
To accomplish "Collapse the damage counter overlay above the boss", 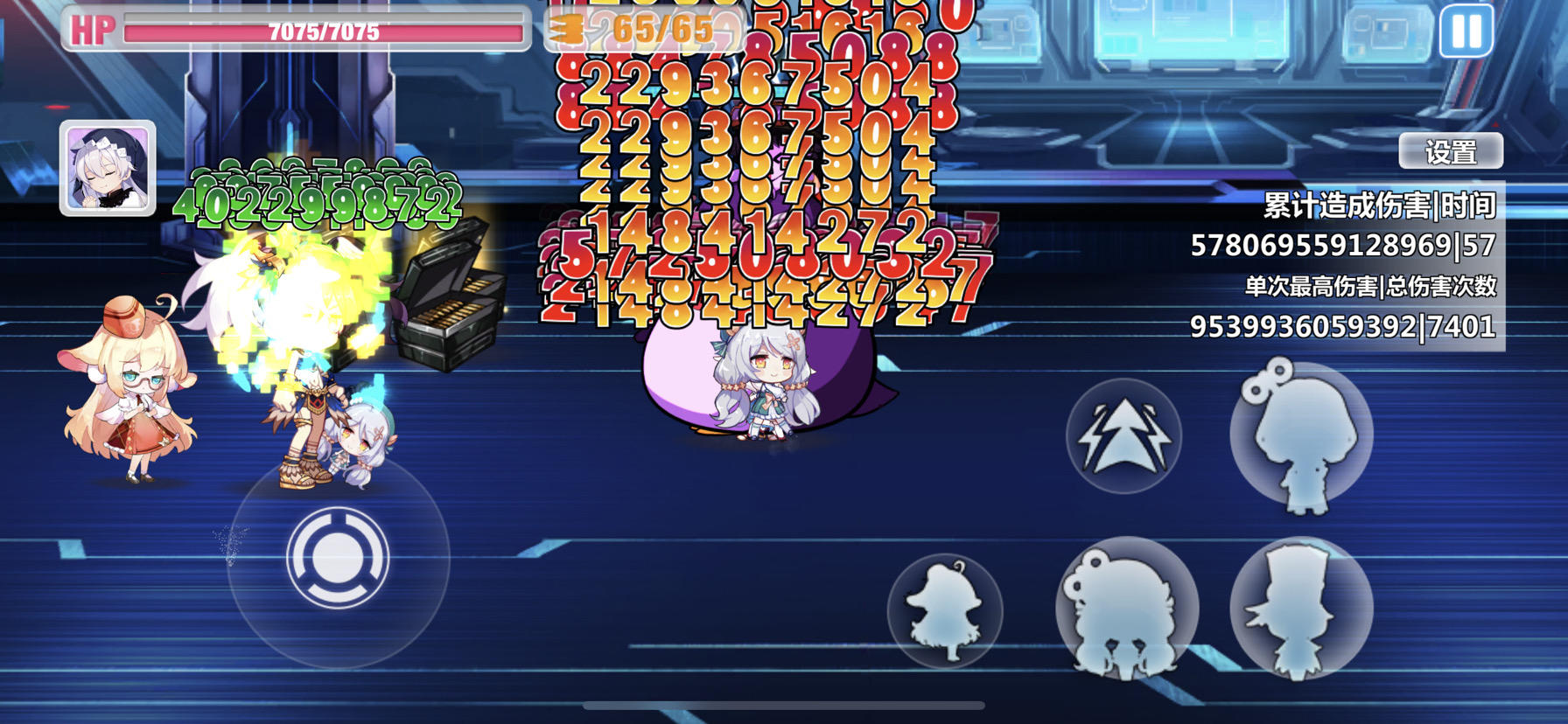I will (761, 175).
